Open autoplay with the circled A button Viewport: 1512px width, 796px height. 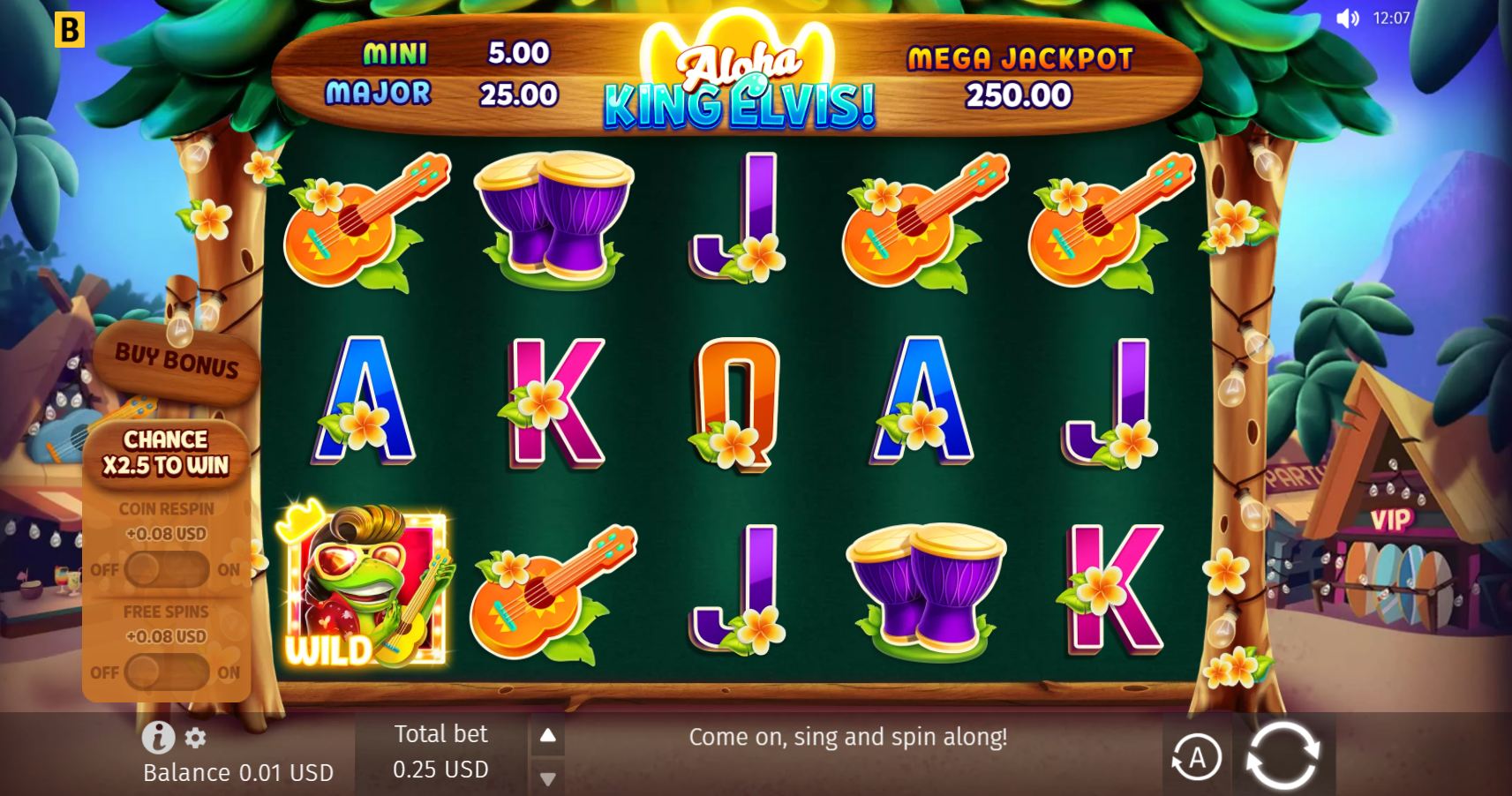[1196, 757]
